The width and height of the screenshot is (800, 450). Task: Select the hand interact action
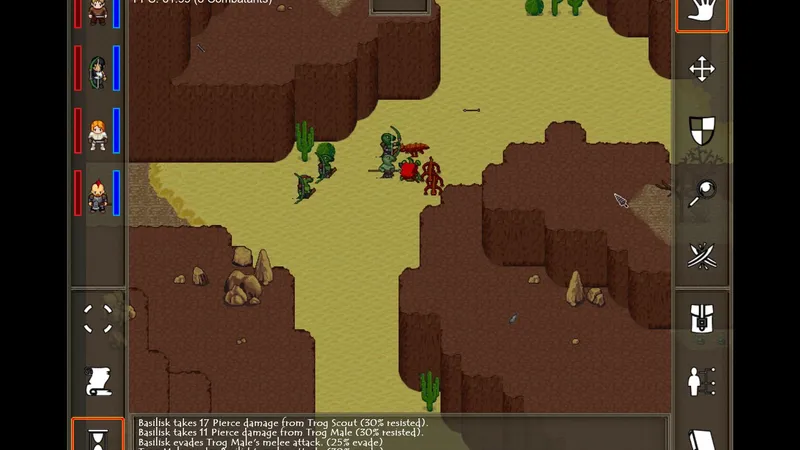pos(701,14)
